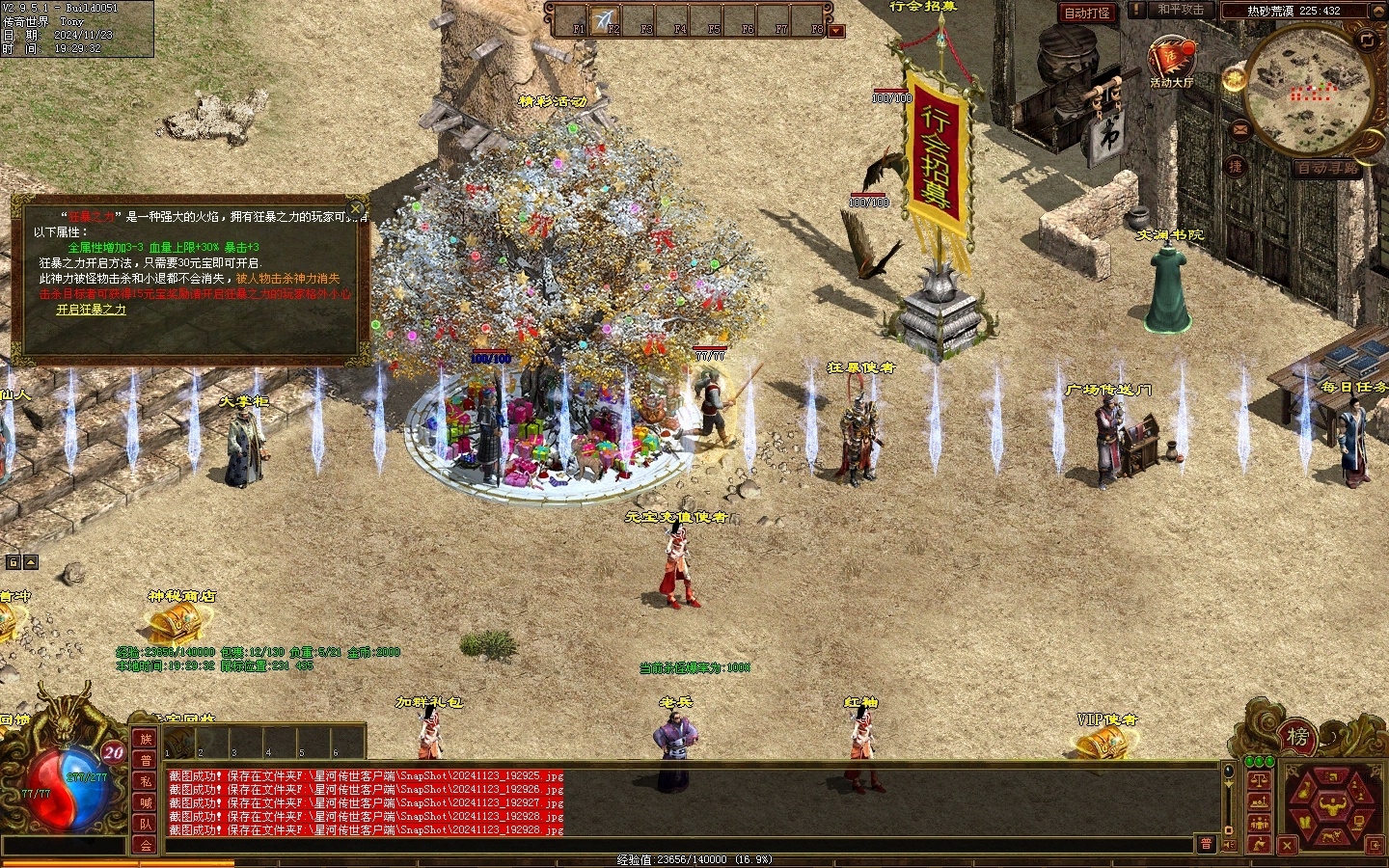Screen dimensions: 1389x868
Task: Toggle the 自动打怪 auto-fight button
Action: pos(1087,13)
